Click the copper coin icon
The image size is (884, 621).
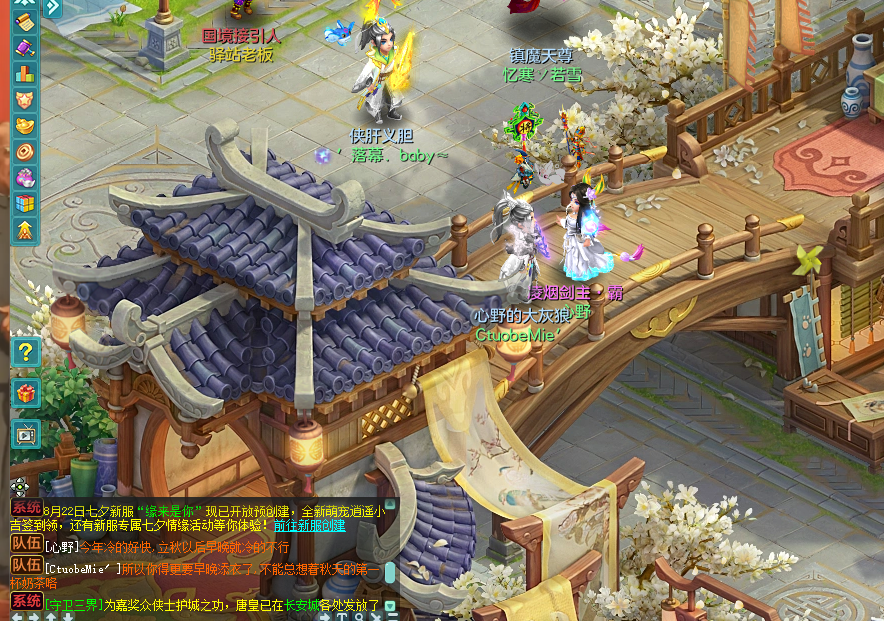click(x=24, y=152)
